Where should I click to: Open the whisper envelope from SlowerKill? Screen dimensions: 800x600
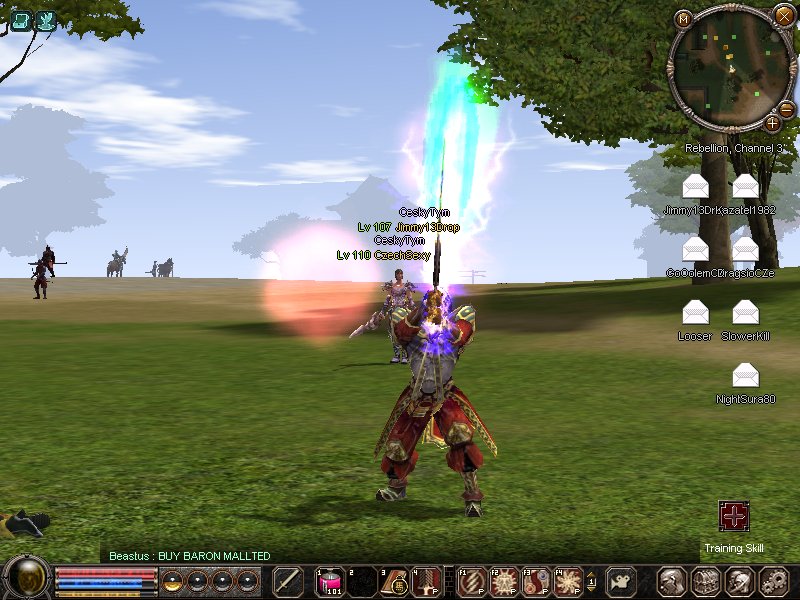pyautogui.click(x=745, y=313)
